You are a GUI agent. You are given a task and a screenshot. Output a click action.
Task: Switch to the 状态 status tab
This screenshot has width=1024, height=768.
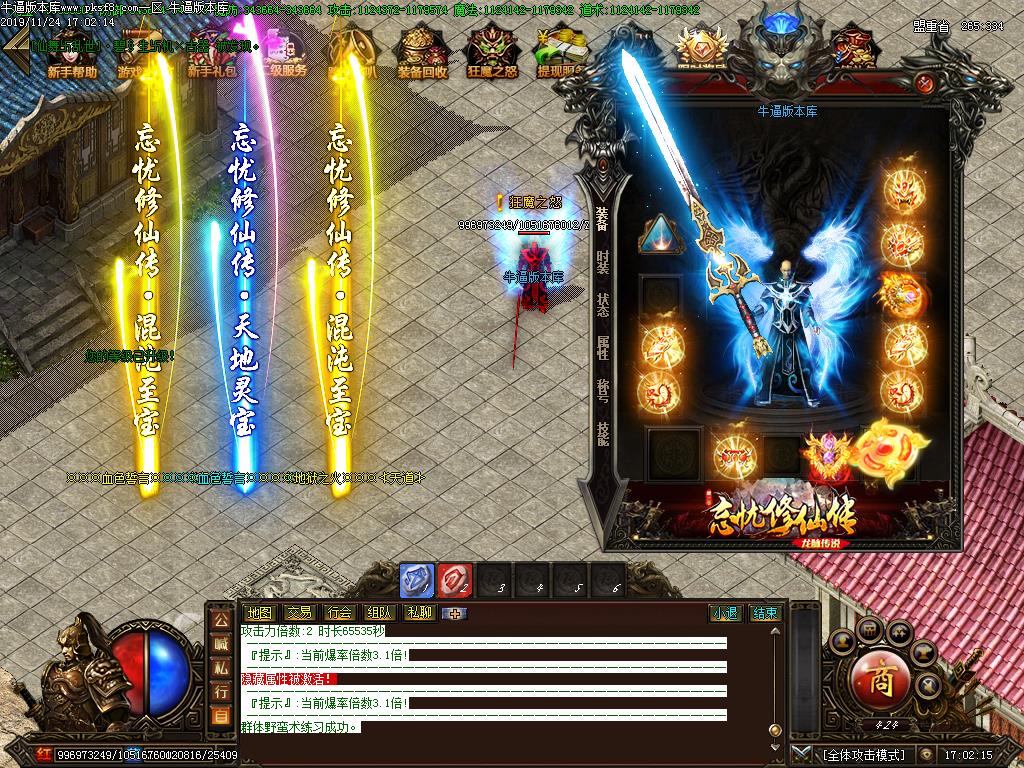click(602, 304)
